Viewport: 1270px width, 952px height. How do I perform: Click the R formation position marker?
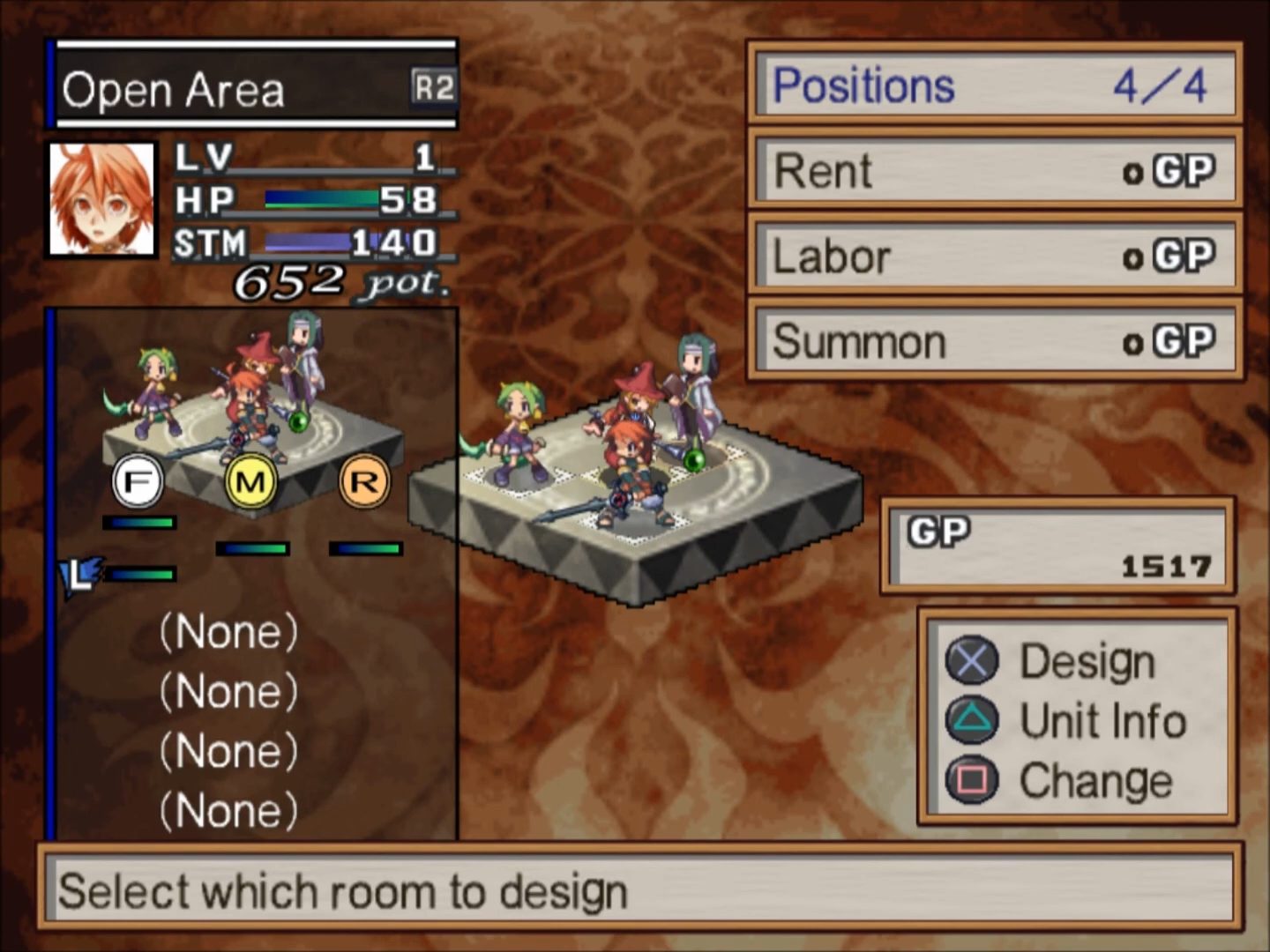pyautogui.click(x=364, y=481)
